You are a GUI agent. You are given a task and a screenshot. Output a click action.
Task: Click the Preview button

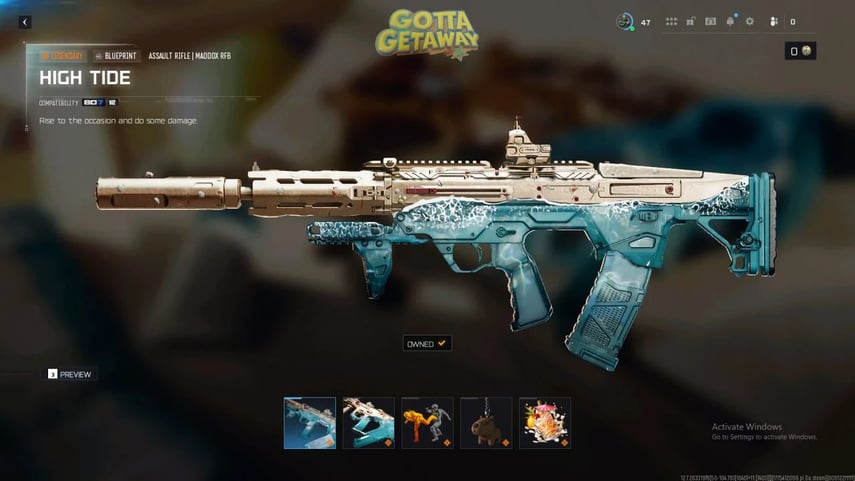[70, 374]
